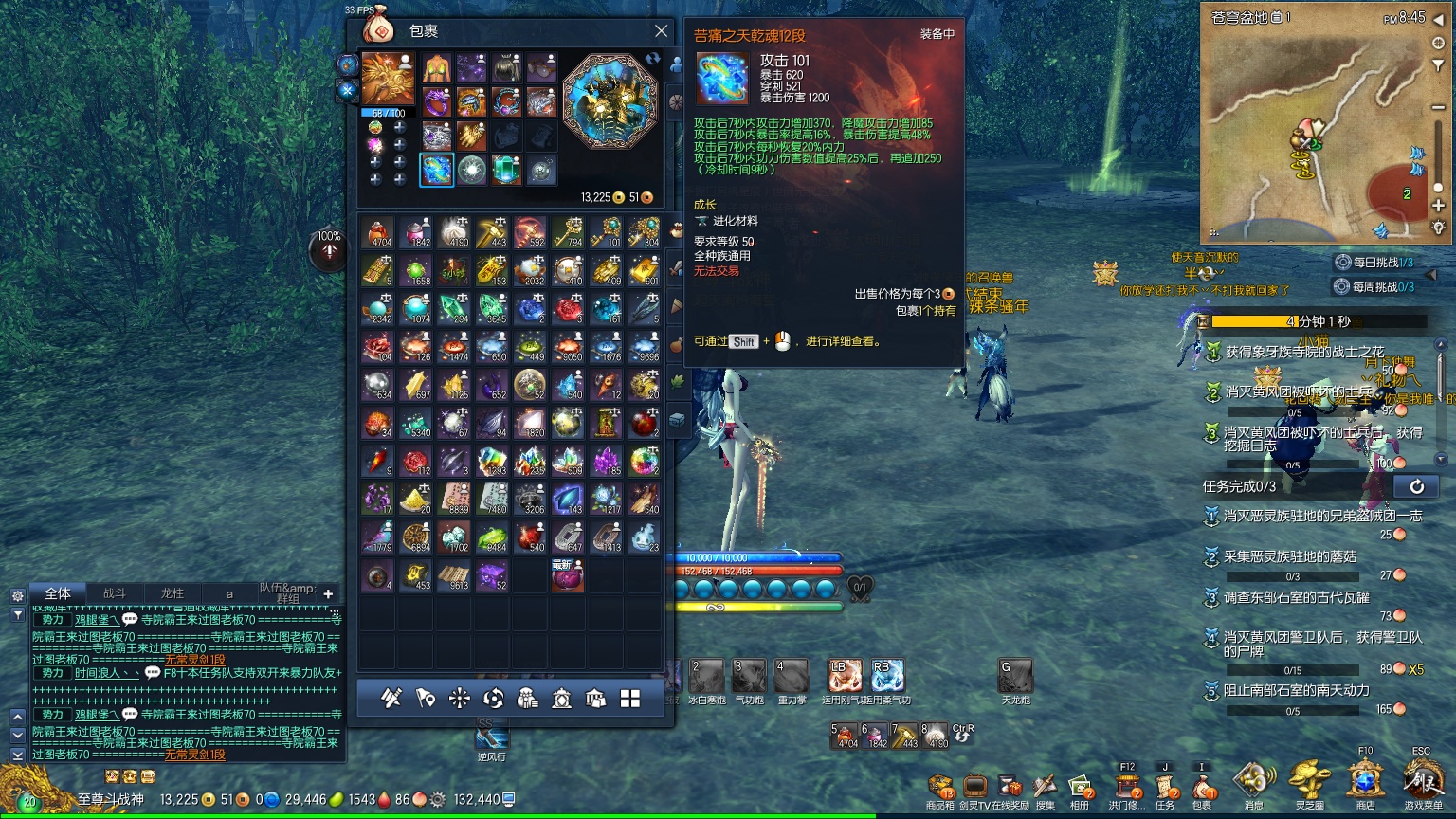Select the equipped golden weapon slot

point(389,79)
